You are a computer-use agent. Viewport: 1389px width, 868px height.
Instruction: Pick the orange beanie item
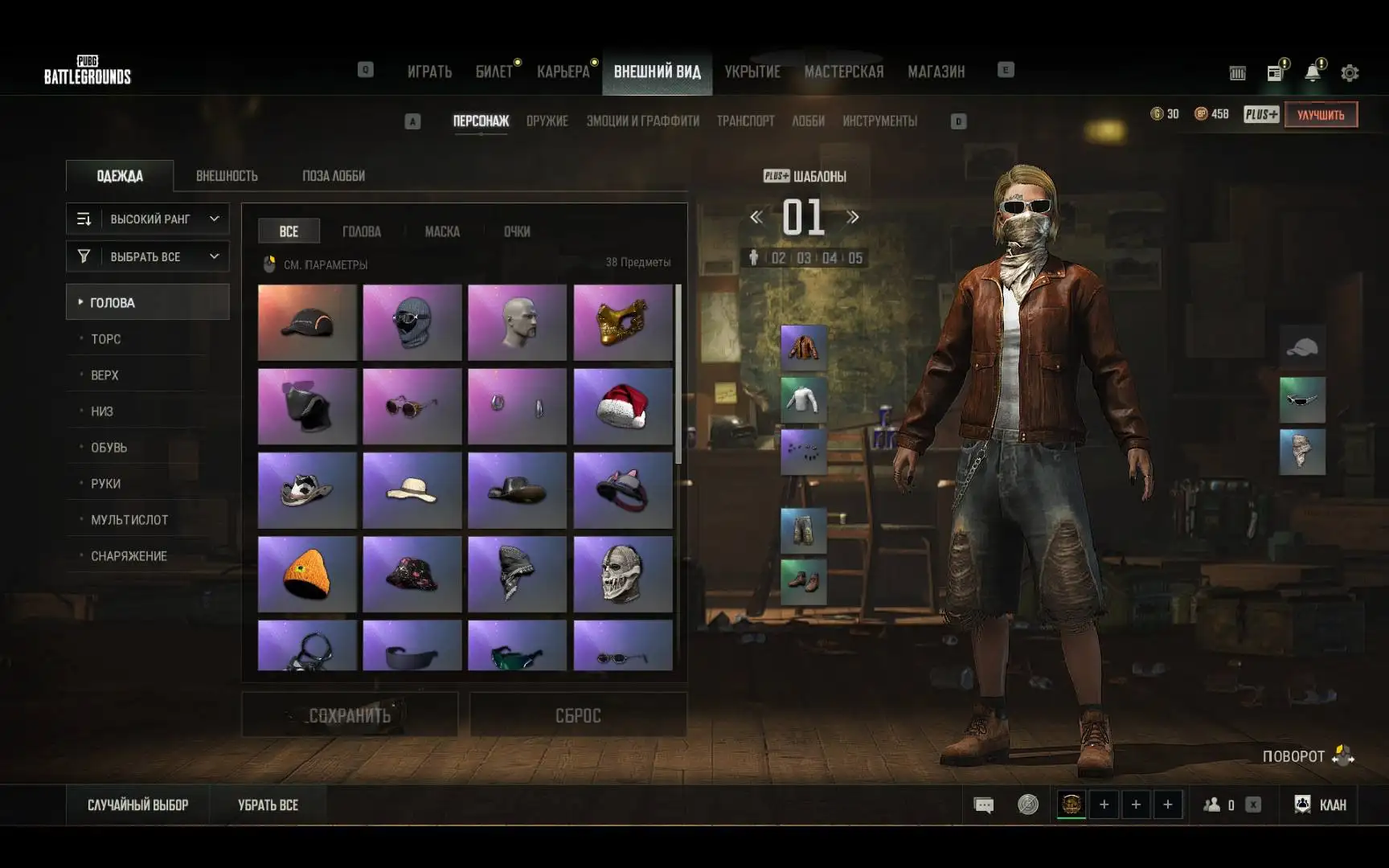tap(307, 575)
